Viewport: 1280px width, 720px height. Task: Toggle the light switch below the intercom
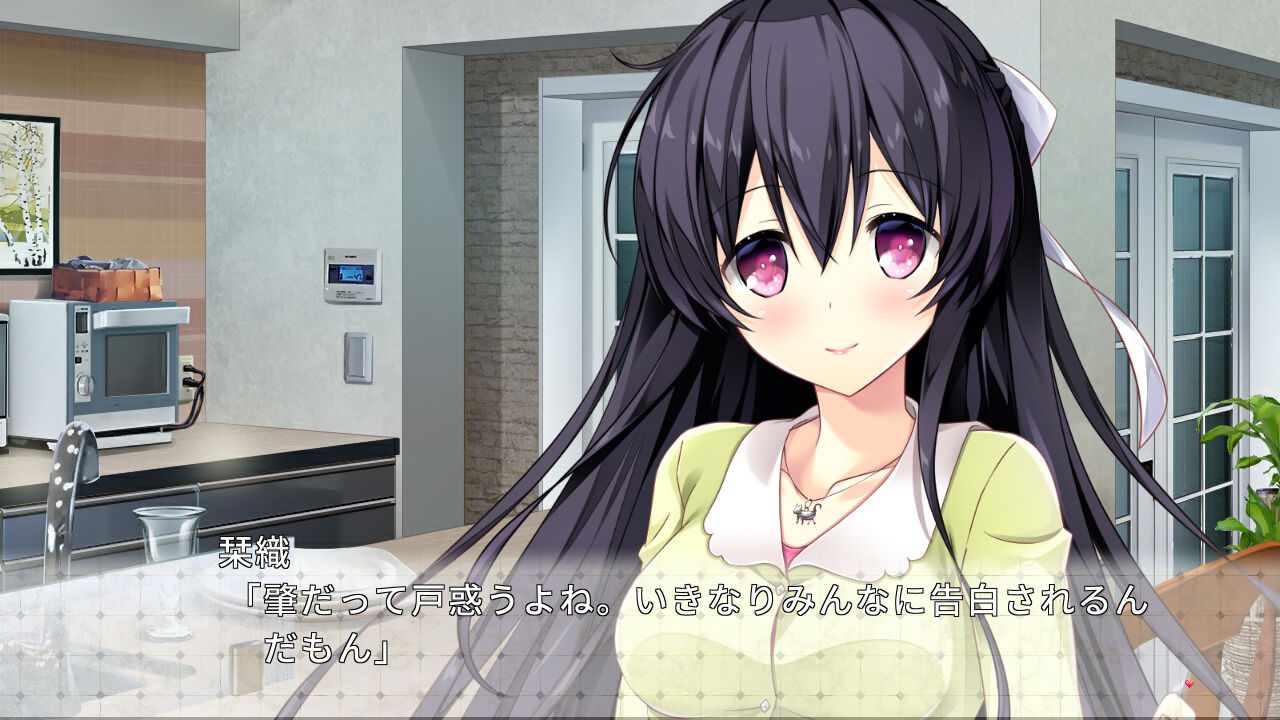tap(358, 355)
